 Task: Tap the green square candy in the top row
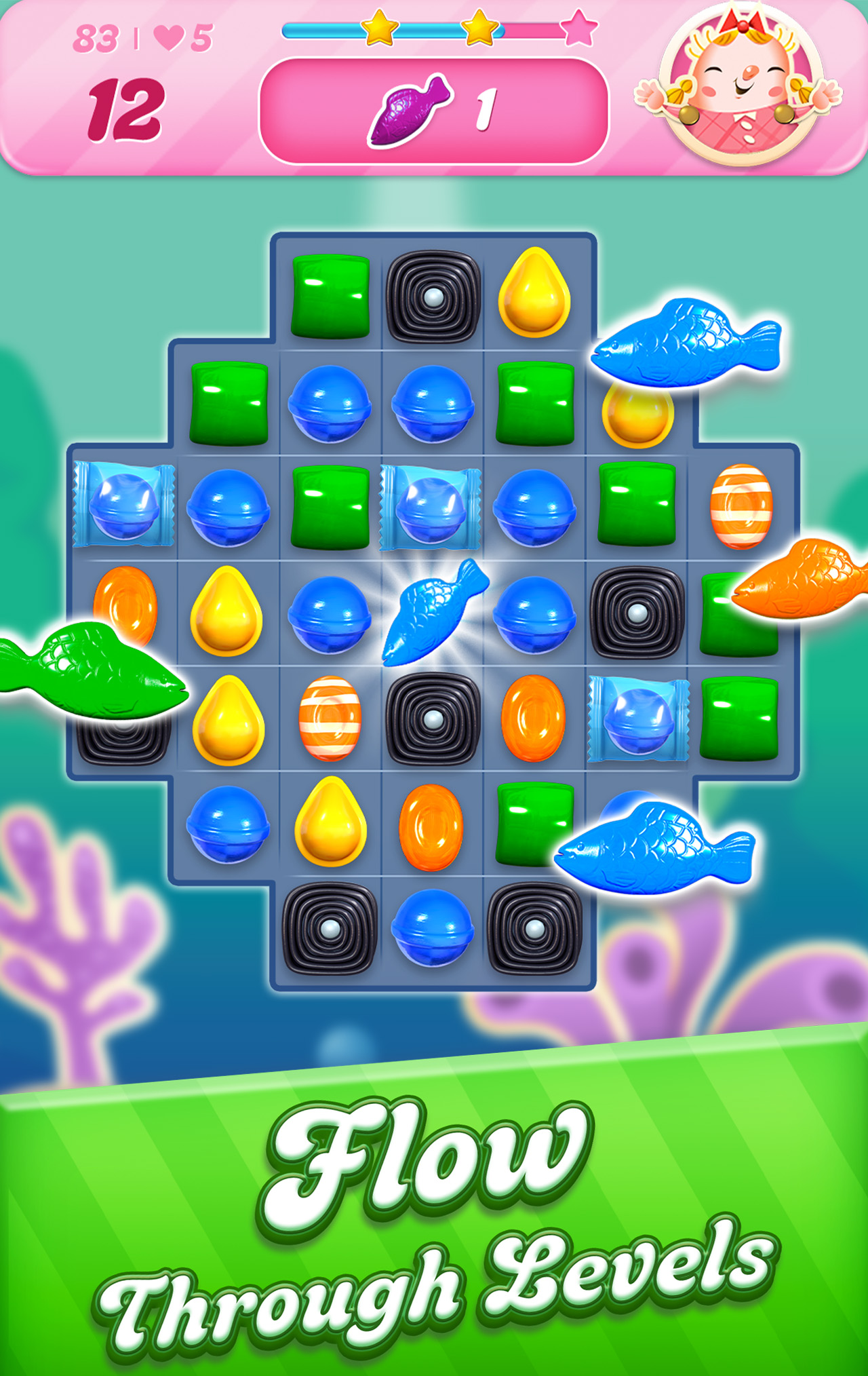pos(330,295)
